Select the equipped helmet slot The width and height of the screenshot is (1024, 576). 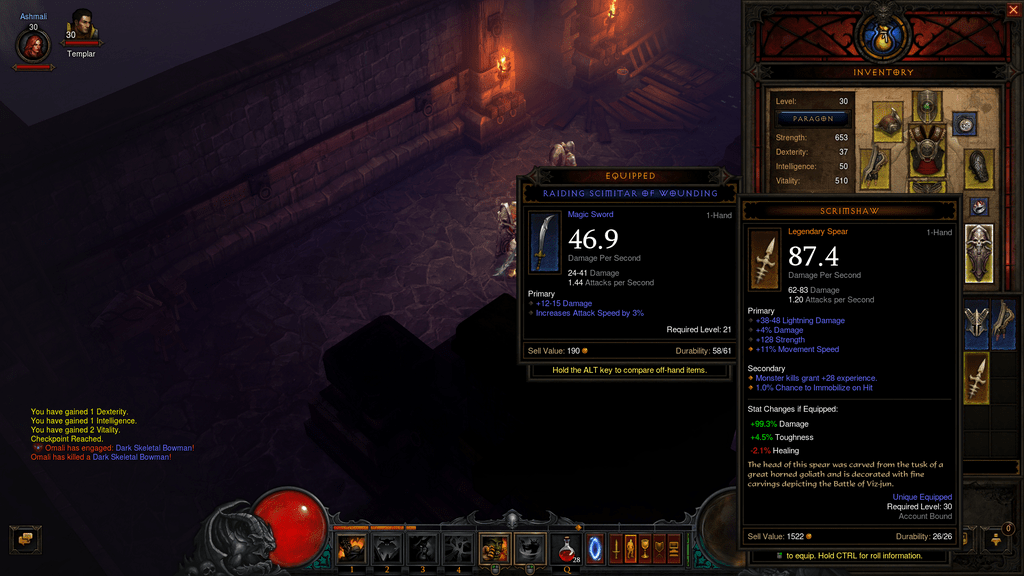[927, 104]
